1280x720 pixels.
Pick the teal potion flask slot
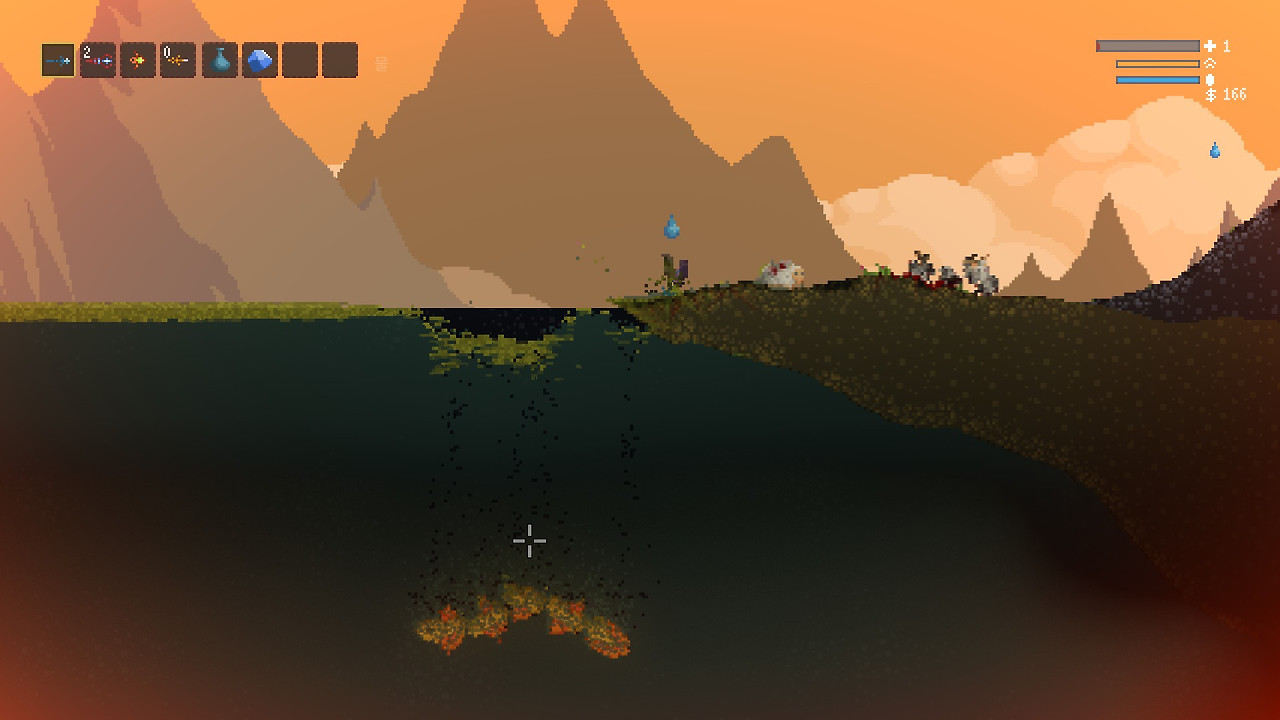220,60
